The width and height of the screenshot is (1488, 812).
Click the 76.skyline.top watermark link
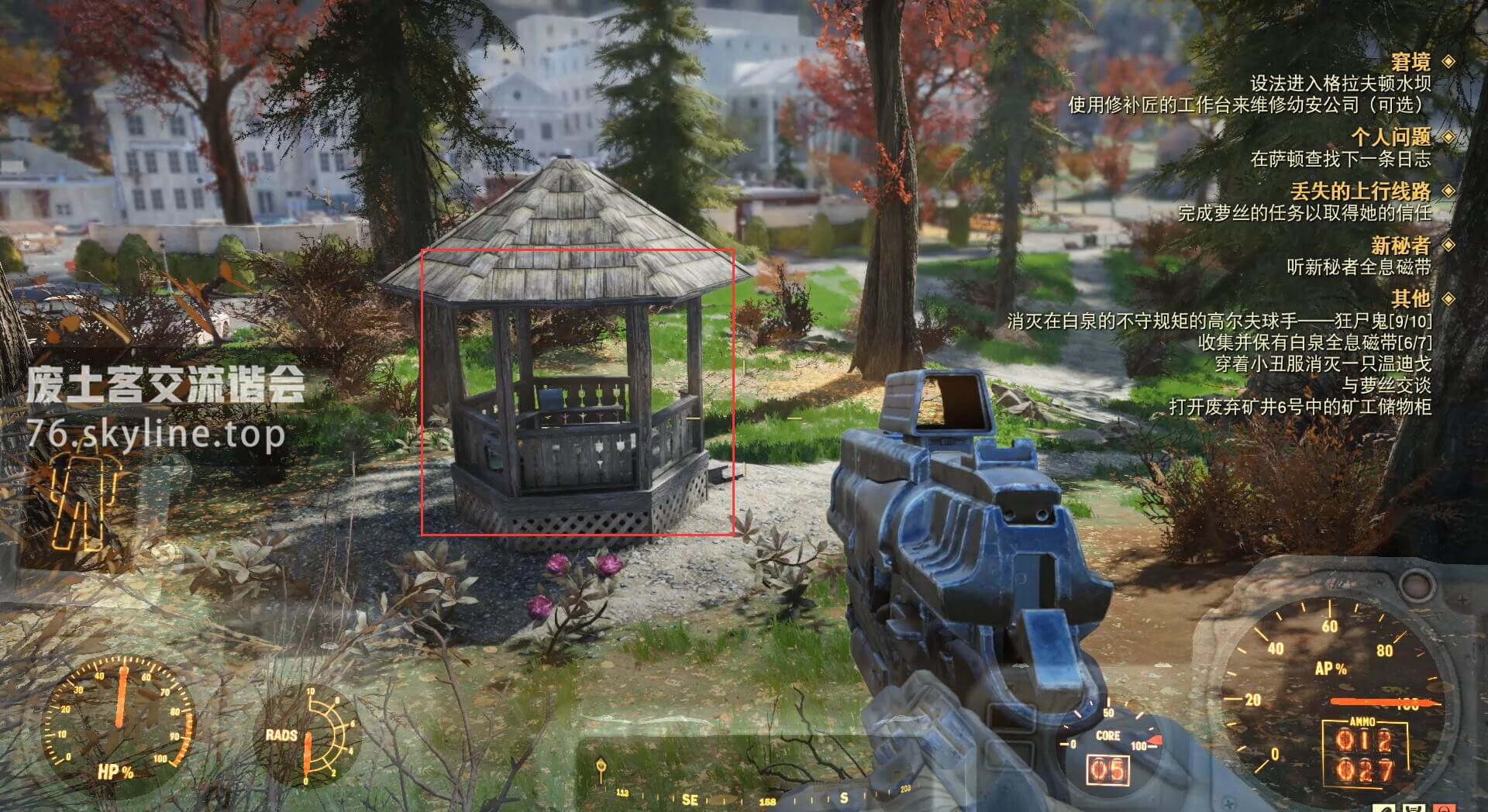coord(156,435)
